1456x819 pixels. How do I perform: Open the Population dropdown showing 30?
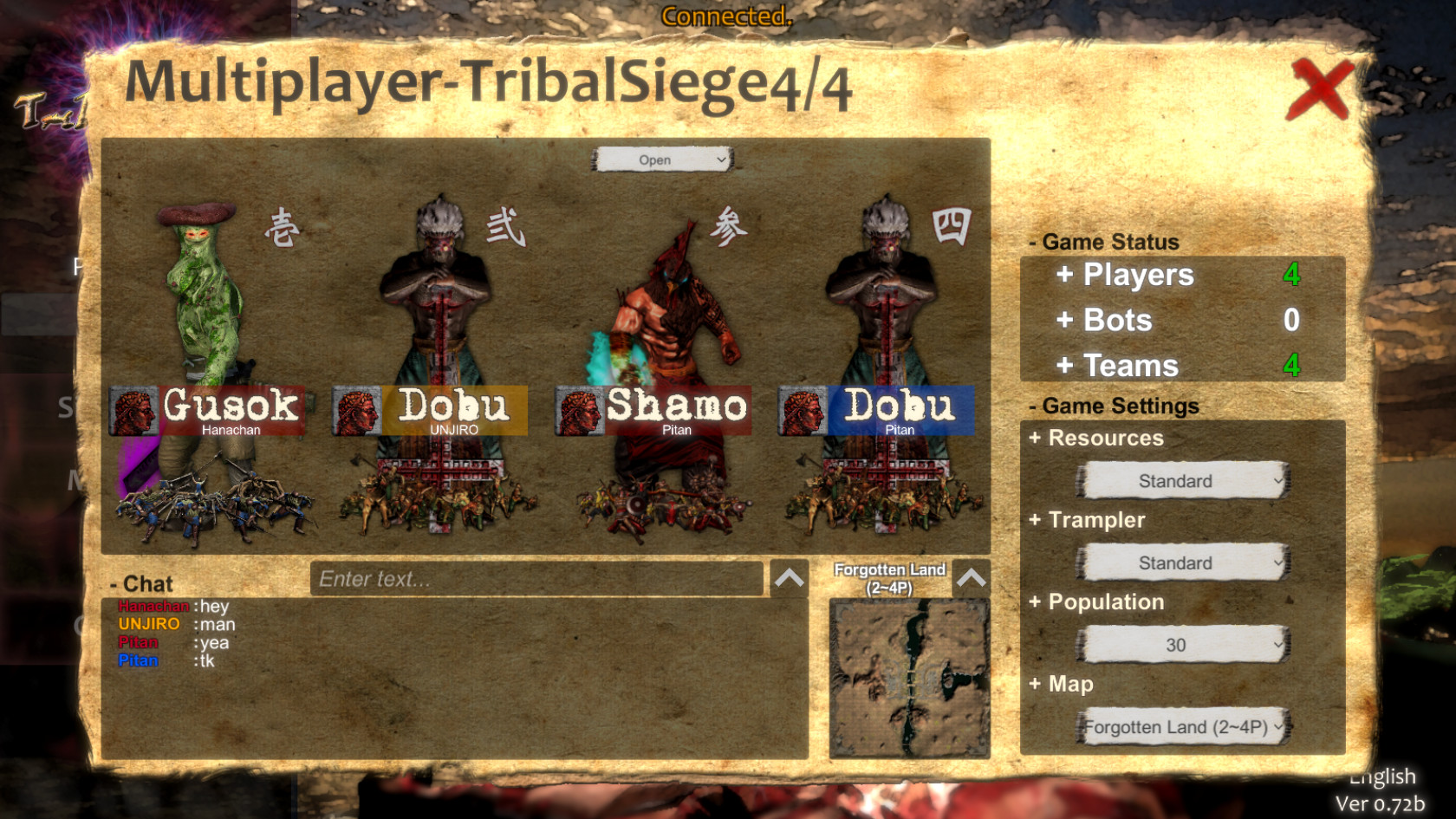1182,645
